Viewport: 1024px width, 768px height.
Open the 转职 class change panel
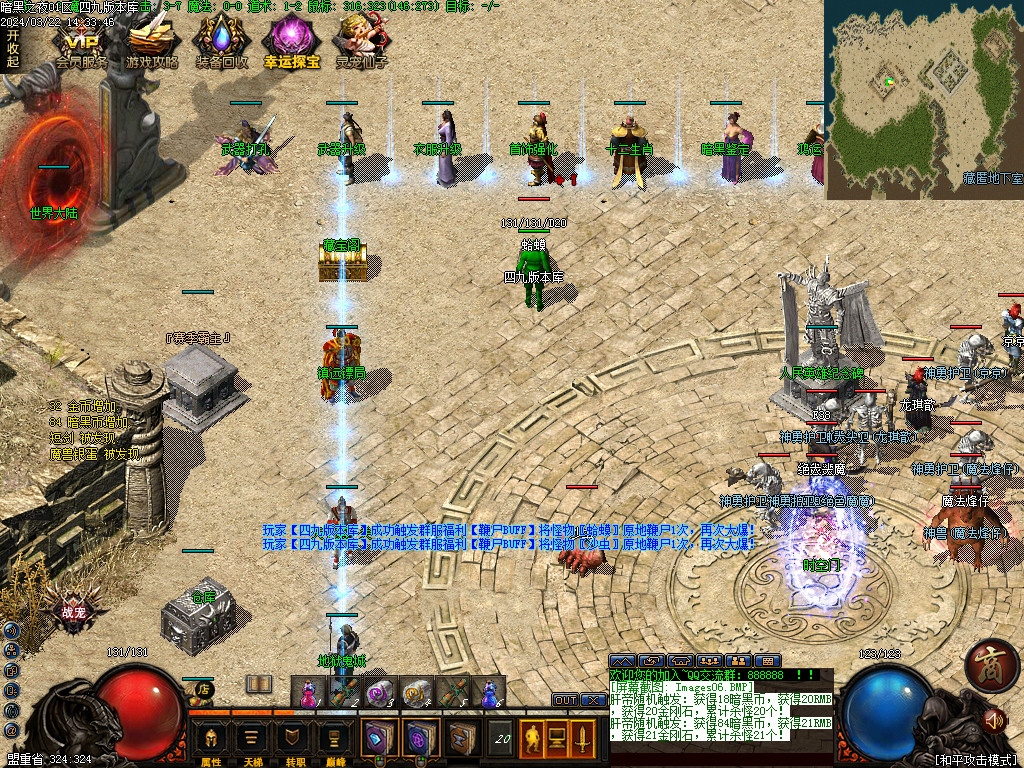[295, 740]
